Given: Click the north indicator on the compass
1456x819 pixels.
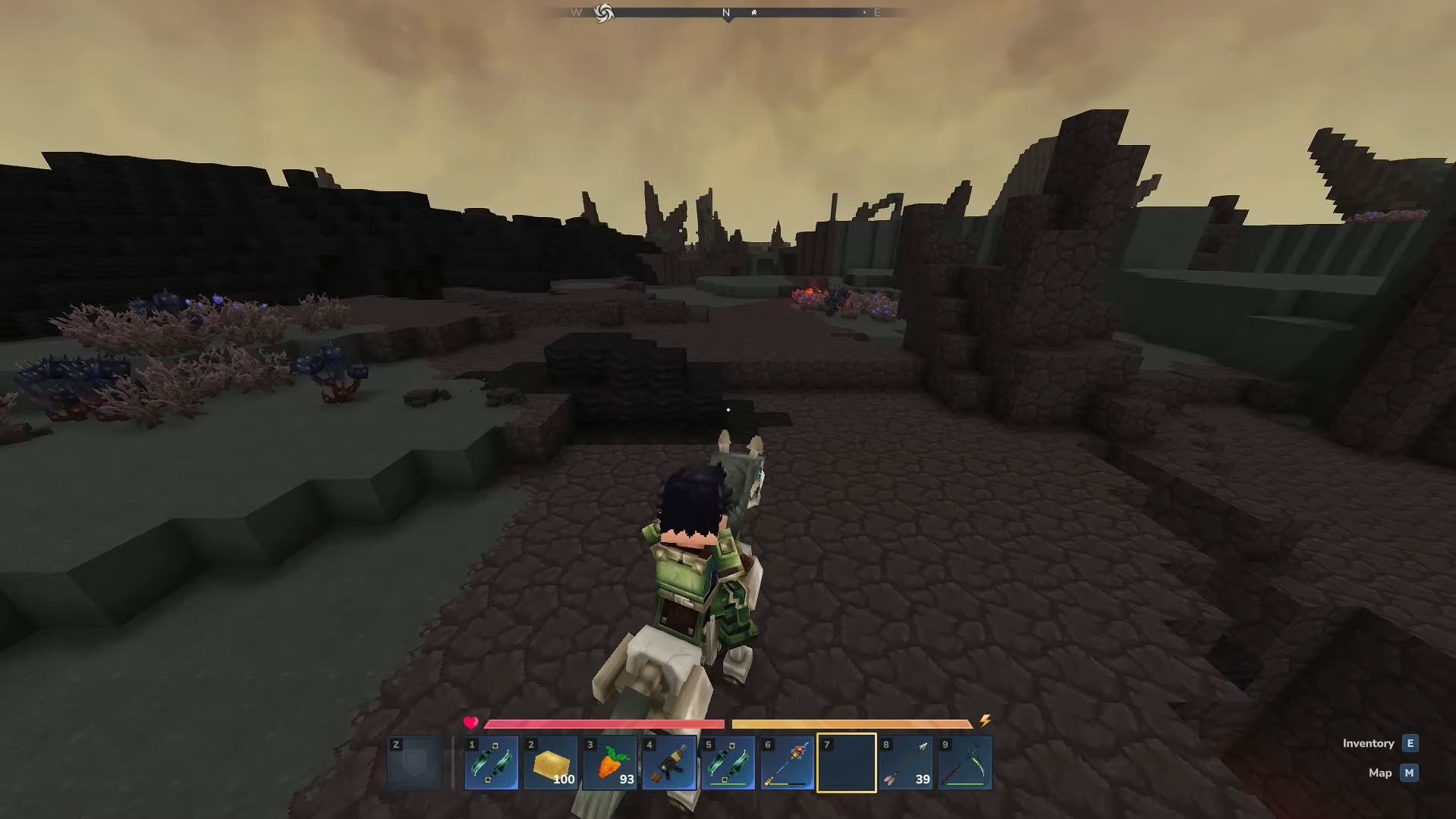Looking at the screenshot, I should pyautogui.click(x=726, y=12).
